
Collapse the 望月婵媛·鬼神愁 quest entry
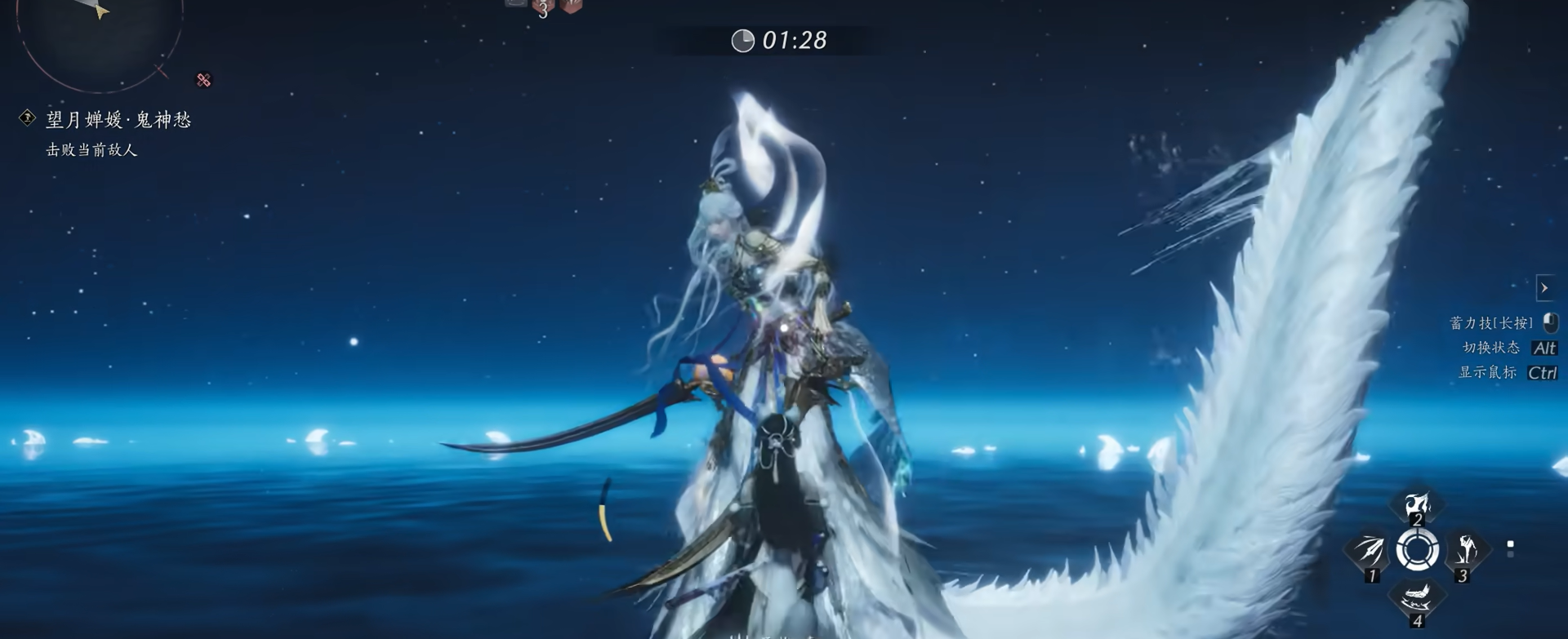tap(26, 118)
